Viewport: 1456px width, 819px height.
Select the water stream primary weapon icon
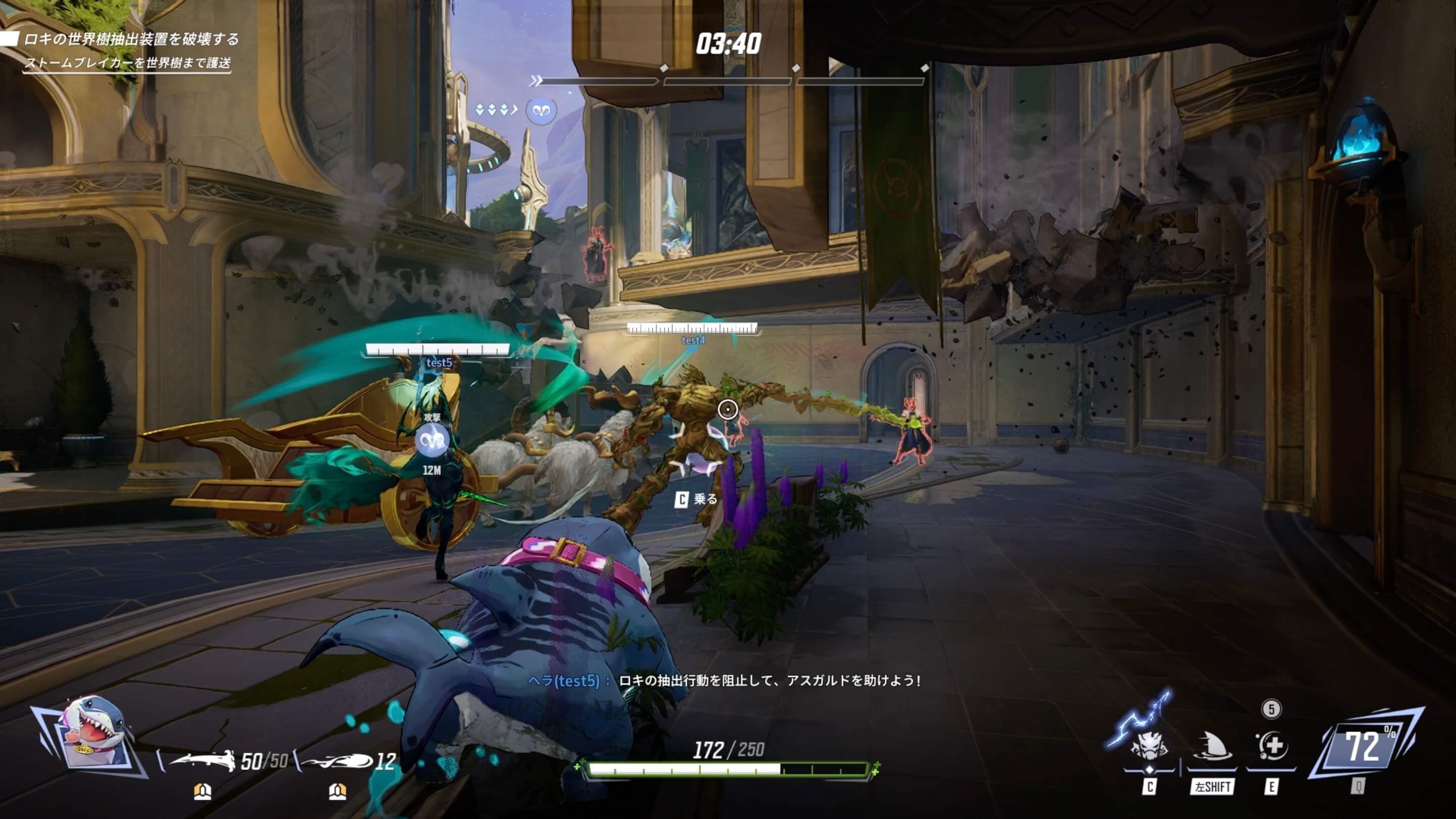203,761
